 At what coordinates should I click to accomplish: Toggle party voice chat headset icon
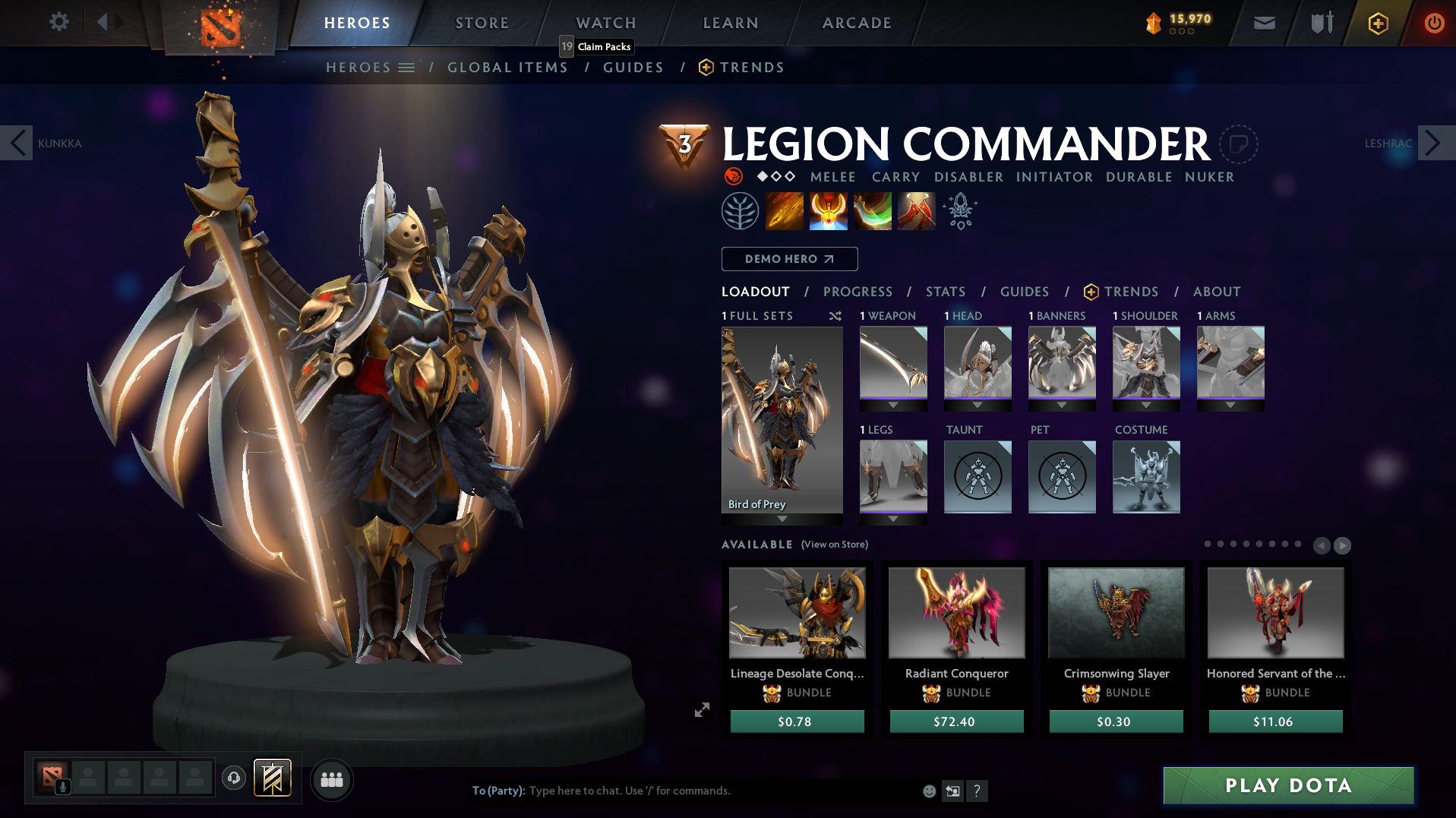coord(232,779)
